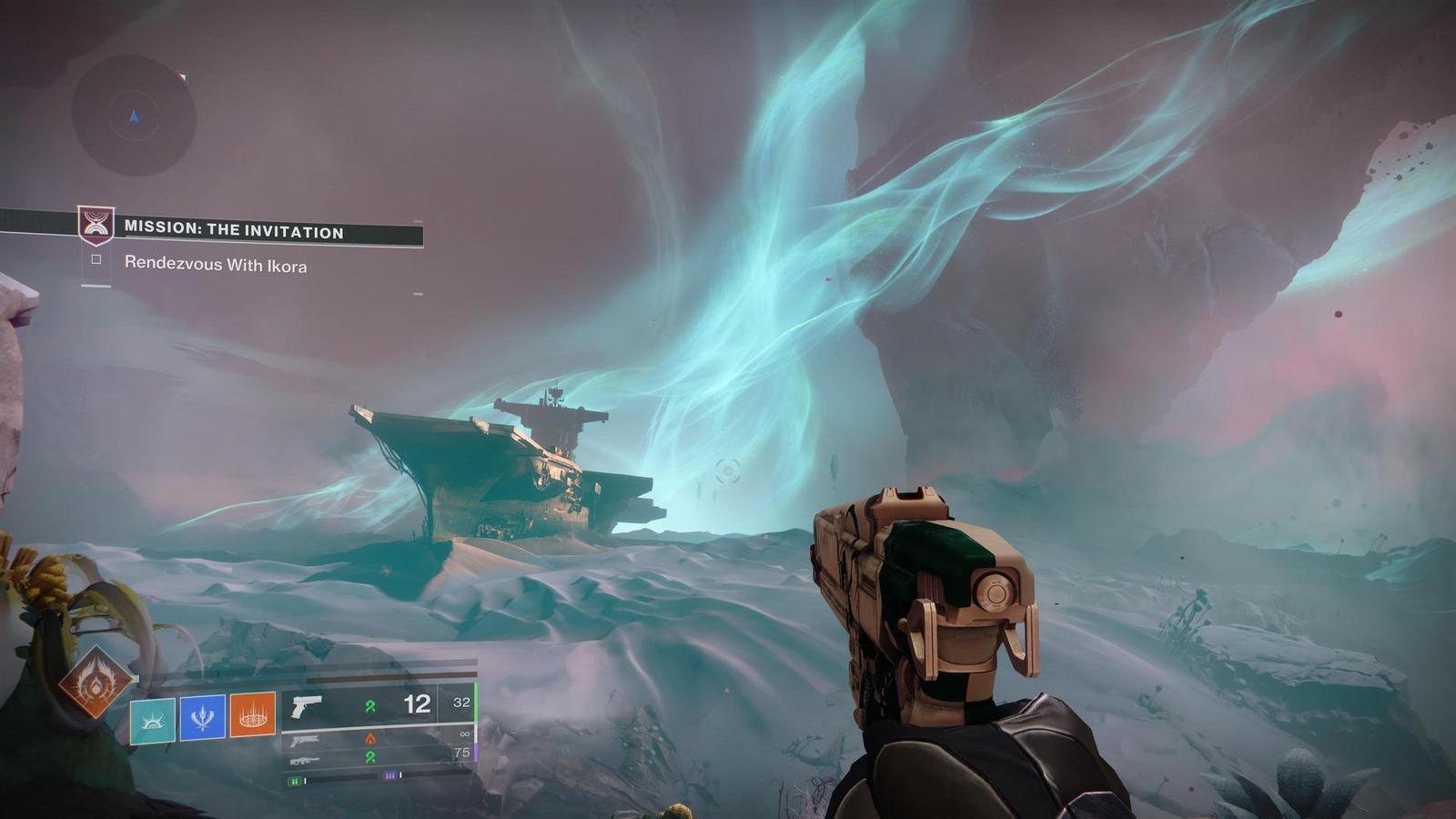Activate the solar Super diamond icon
1456x819 pixels.
click(x=95, y=682)
